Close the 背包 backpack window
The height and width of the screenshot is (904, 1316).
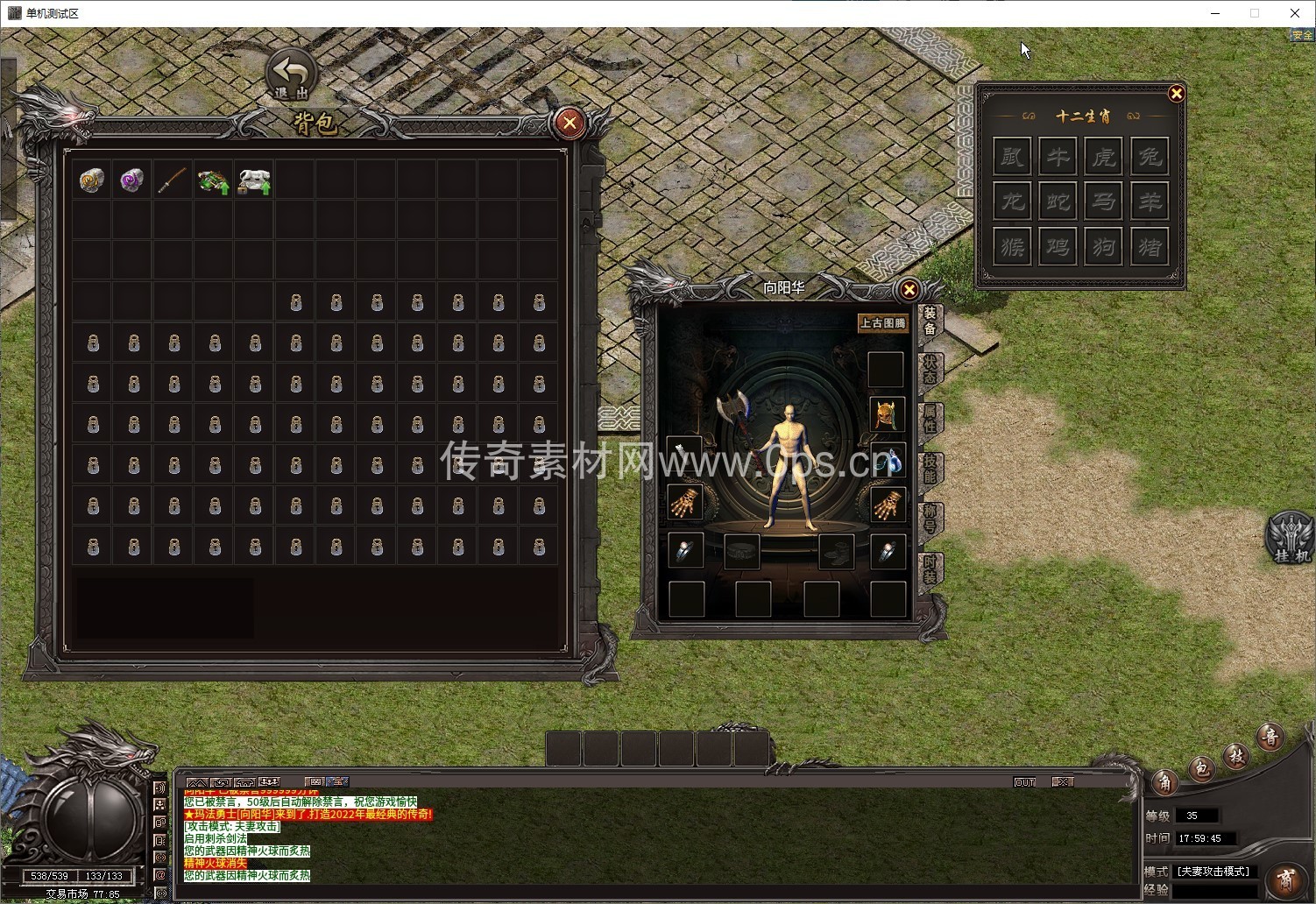570,123
